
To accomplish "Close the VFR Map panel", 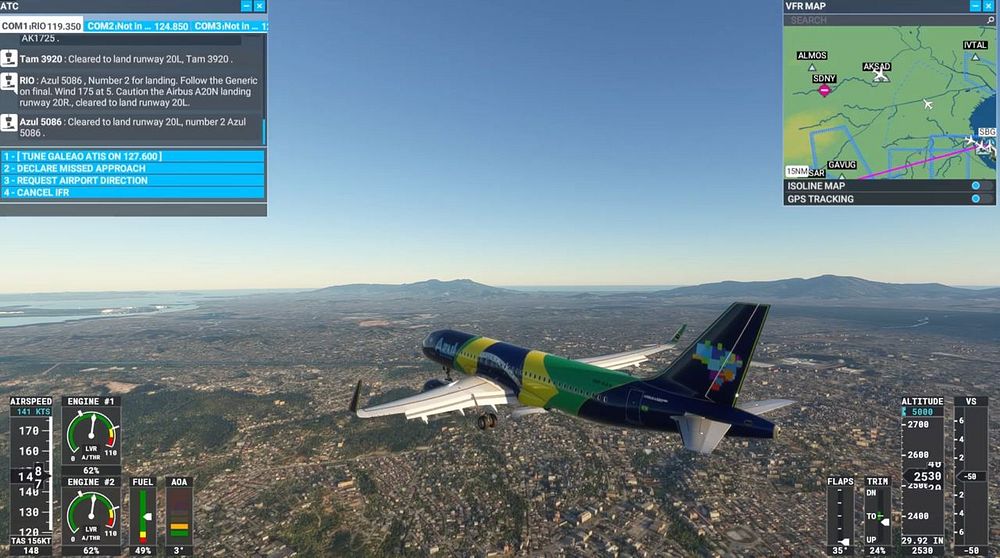I will point(989,6).
